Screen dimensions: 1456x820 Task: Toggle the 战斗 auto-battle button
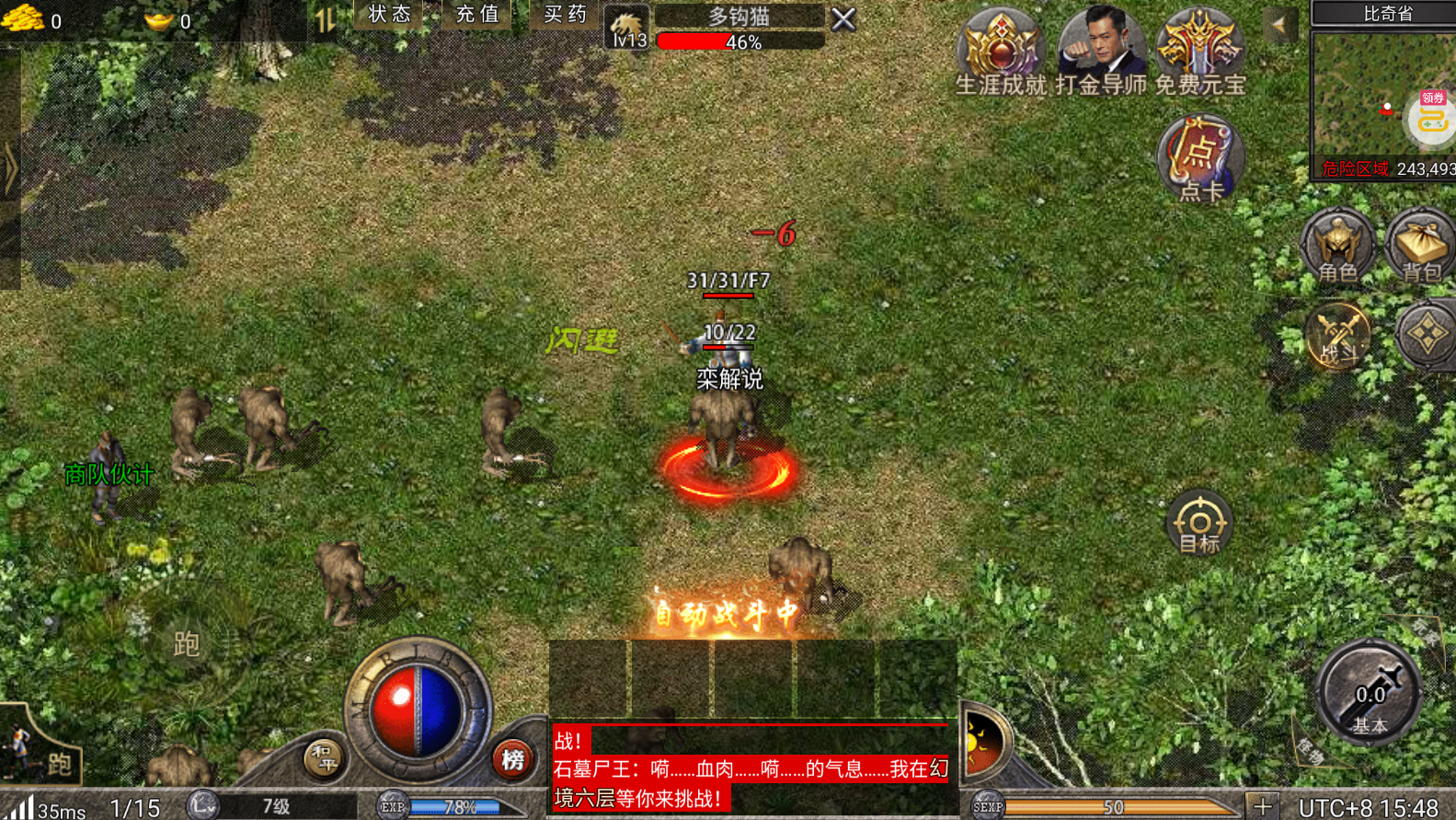(1337, 337)
